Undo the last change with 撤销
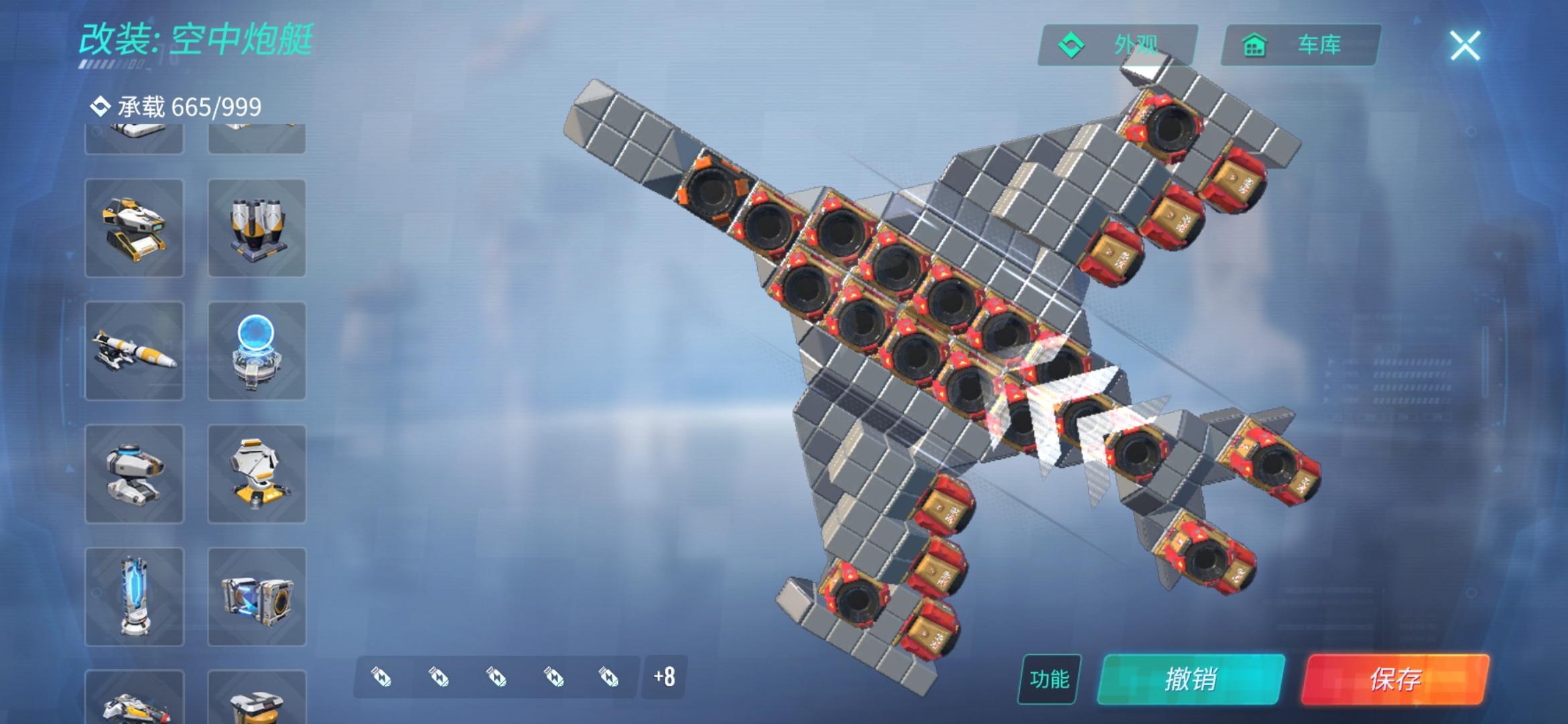The image size is (1568, 724). [1191, 679]
